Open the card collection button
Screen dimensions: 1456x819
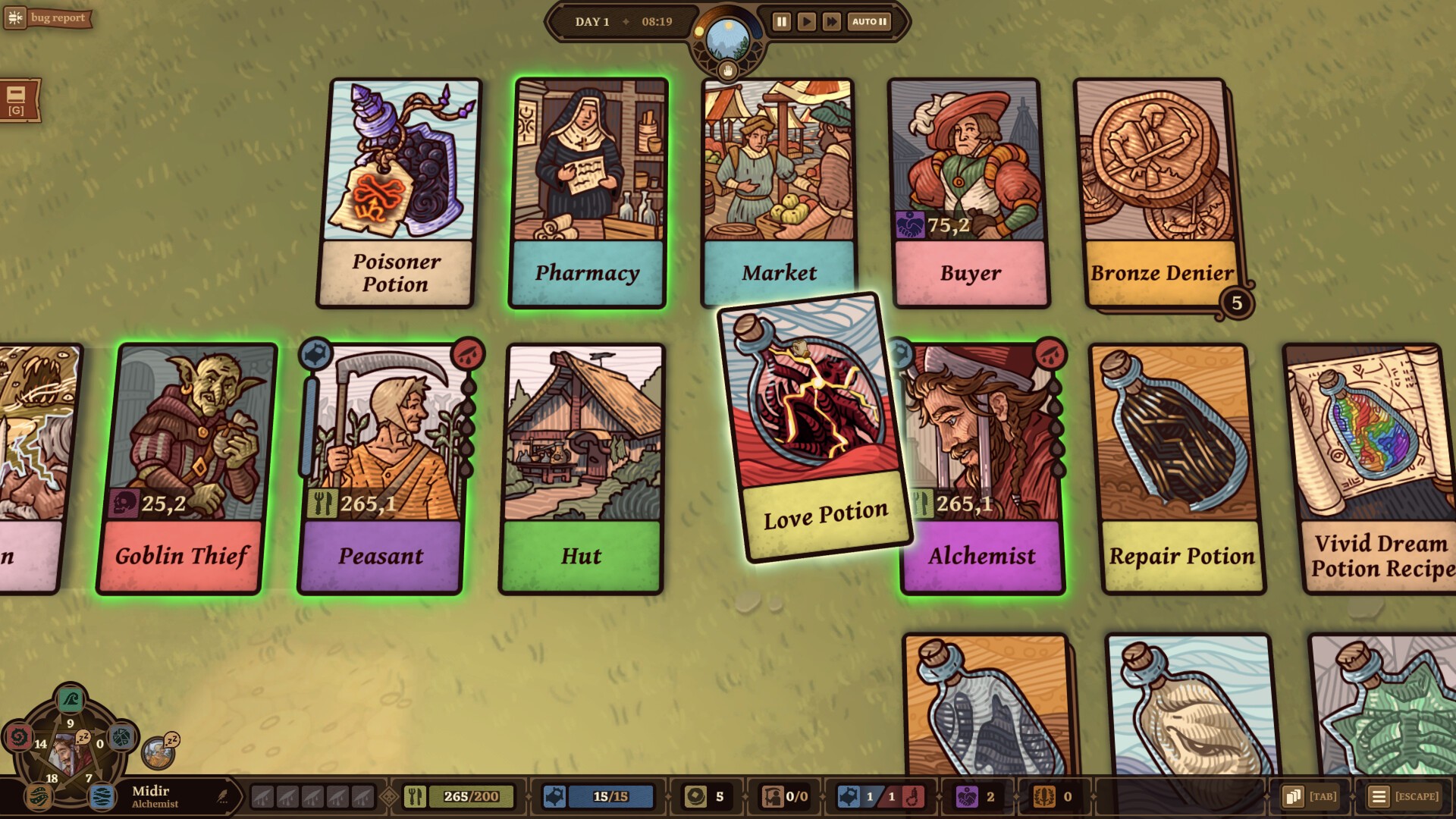(1293, 796)
